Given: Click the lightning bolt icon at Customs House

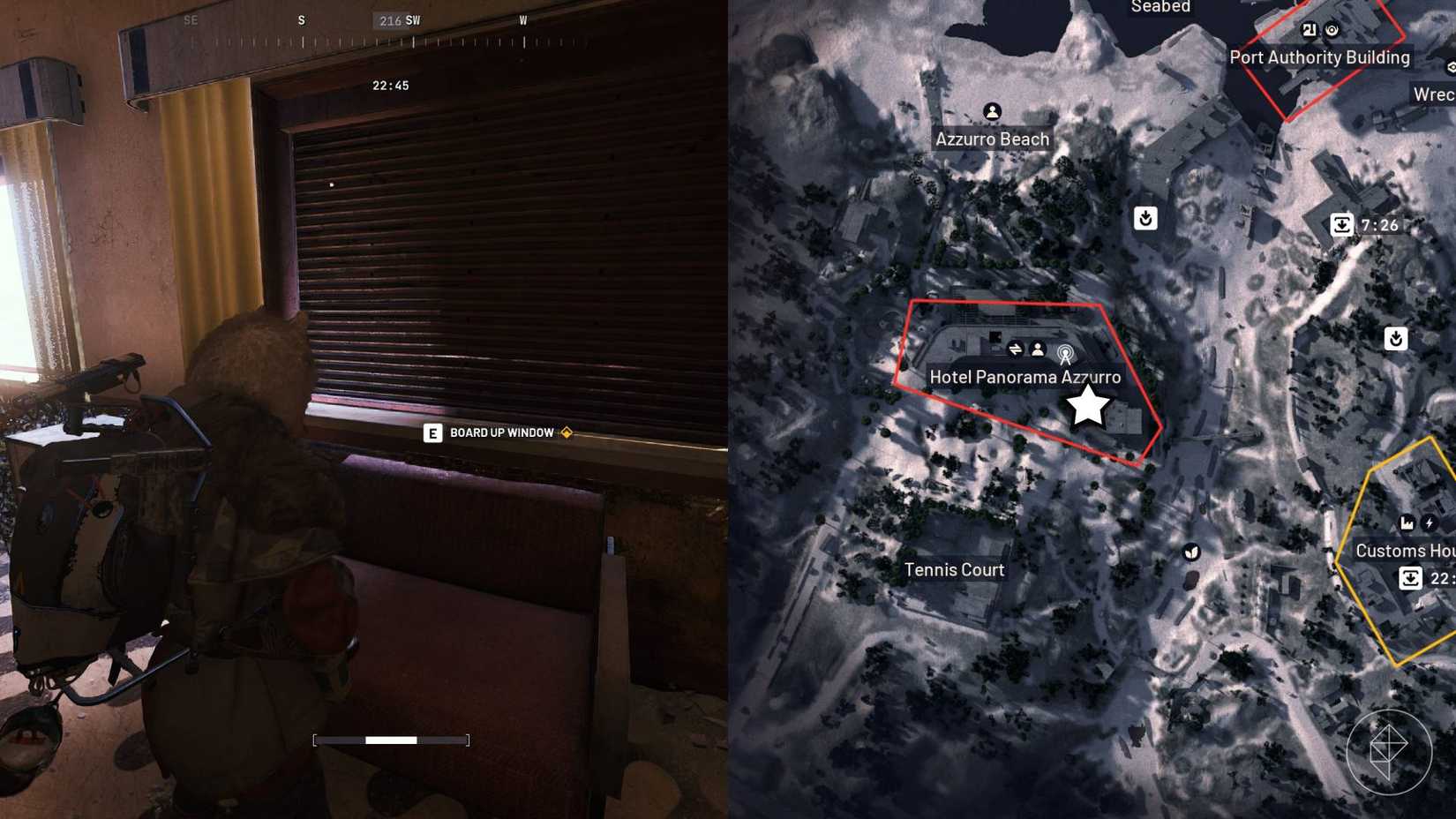Looking at the screenshot, I should tap(1430, 522).
